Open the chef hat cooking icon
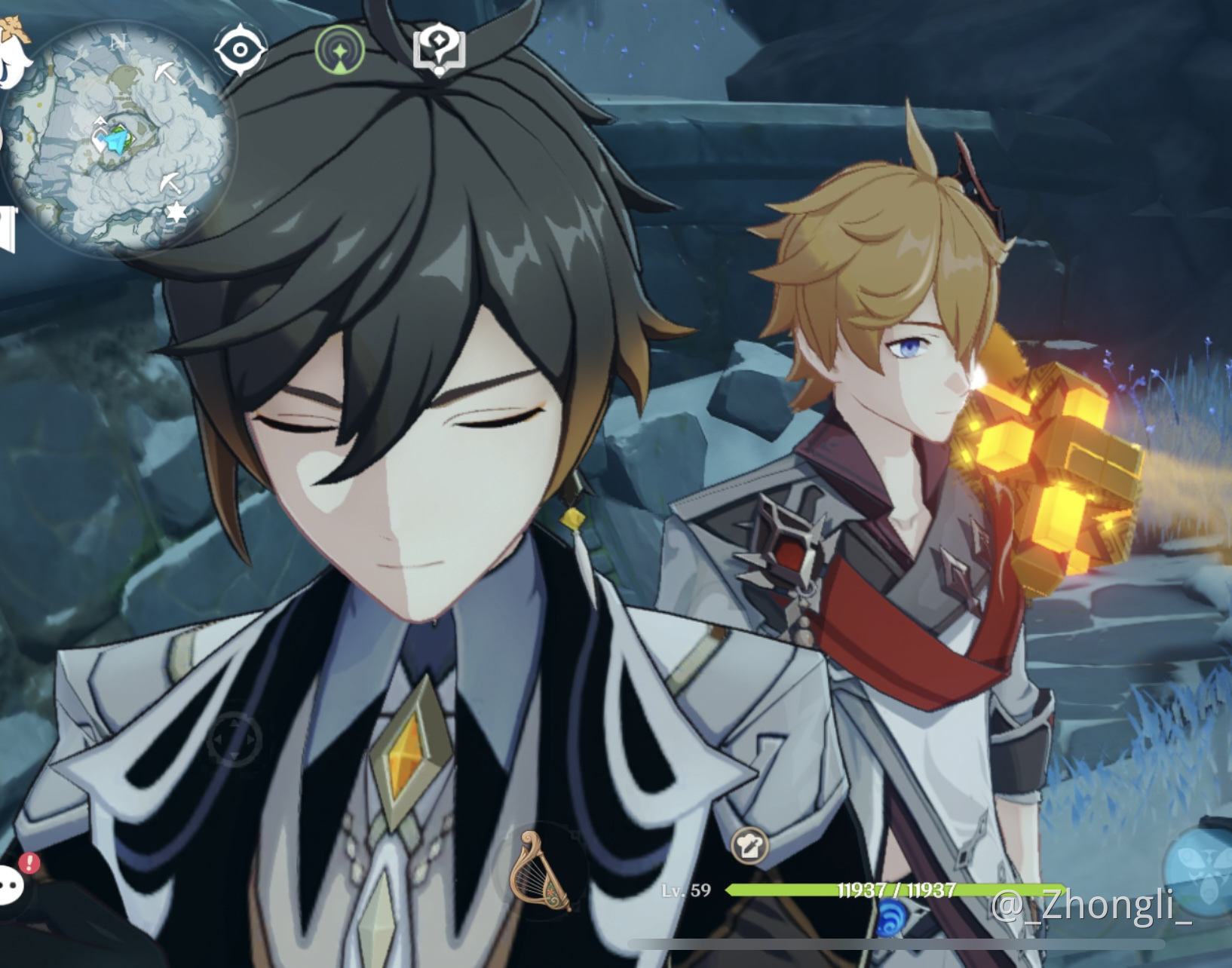Screen dimensions: 1232x968 tap(749, 846)
